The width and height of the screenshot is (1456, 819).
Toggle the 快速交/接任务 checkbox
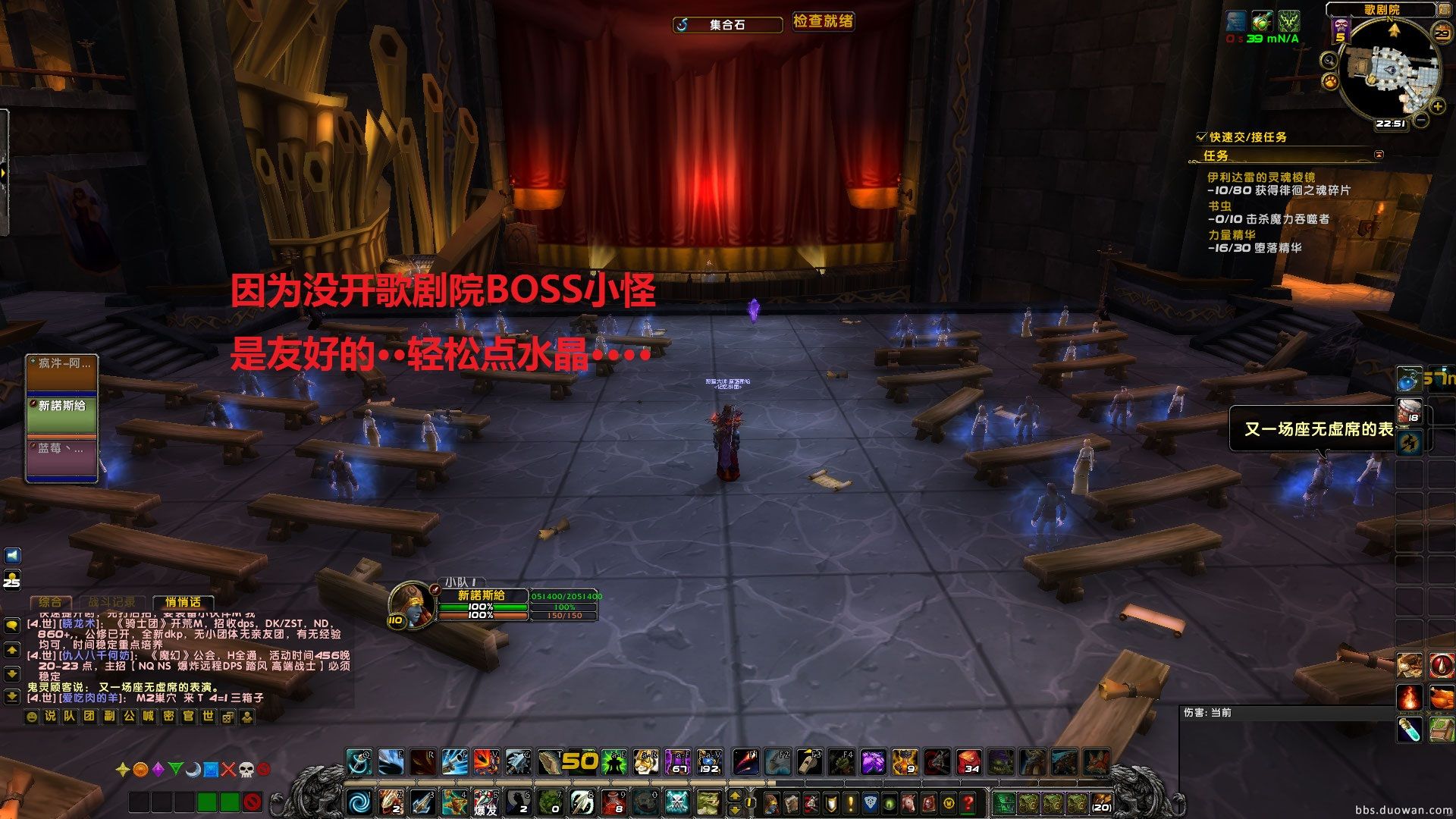1200,136
